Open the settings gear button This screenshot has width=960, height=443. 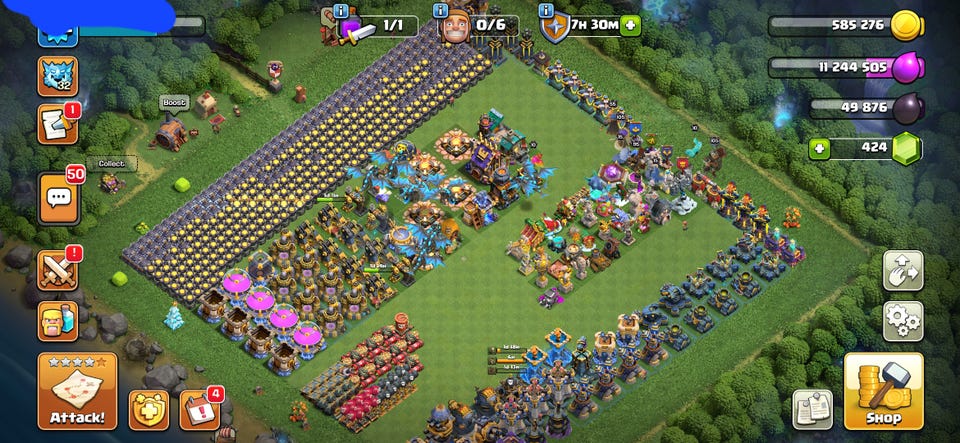pyautogui.click(x=902, y=321)
